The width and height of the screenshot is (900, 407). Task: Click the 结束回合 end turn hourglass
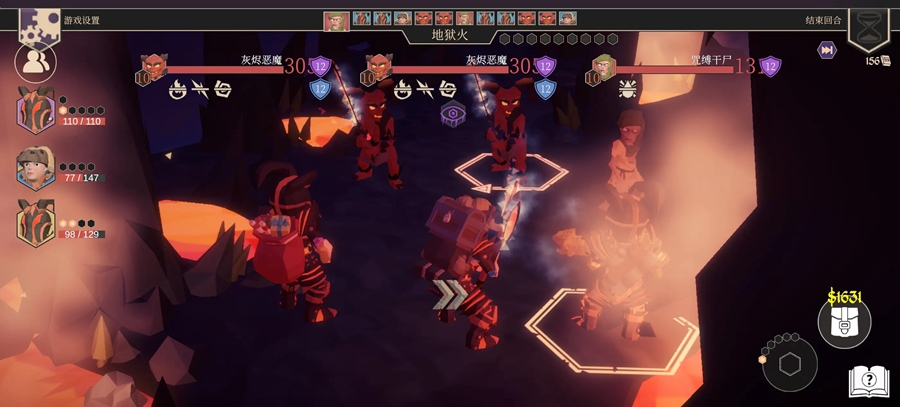(868, 24)
